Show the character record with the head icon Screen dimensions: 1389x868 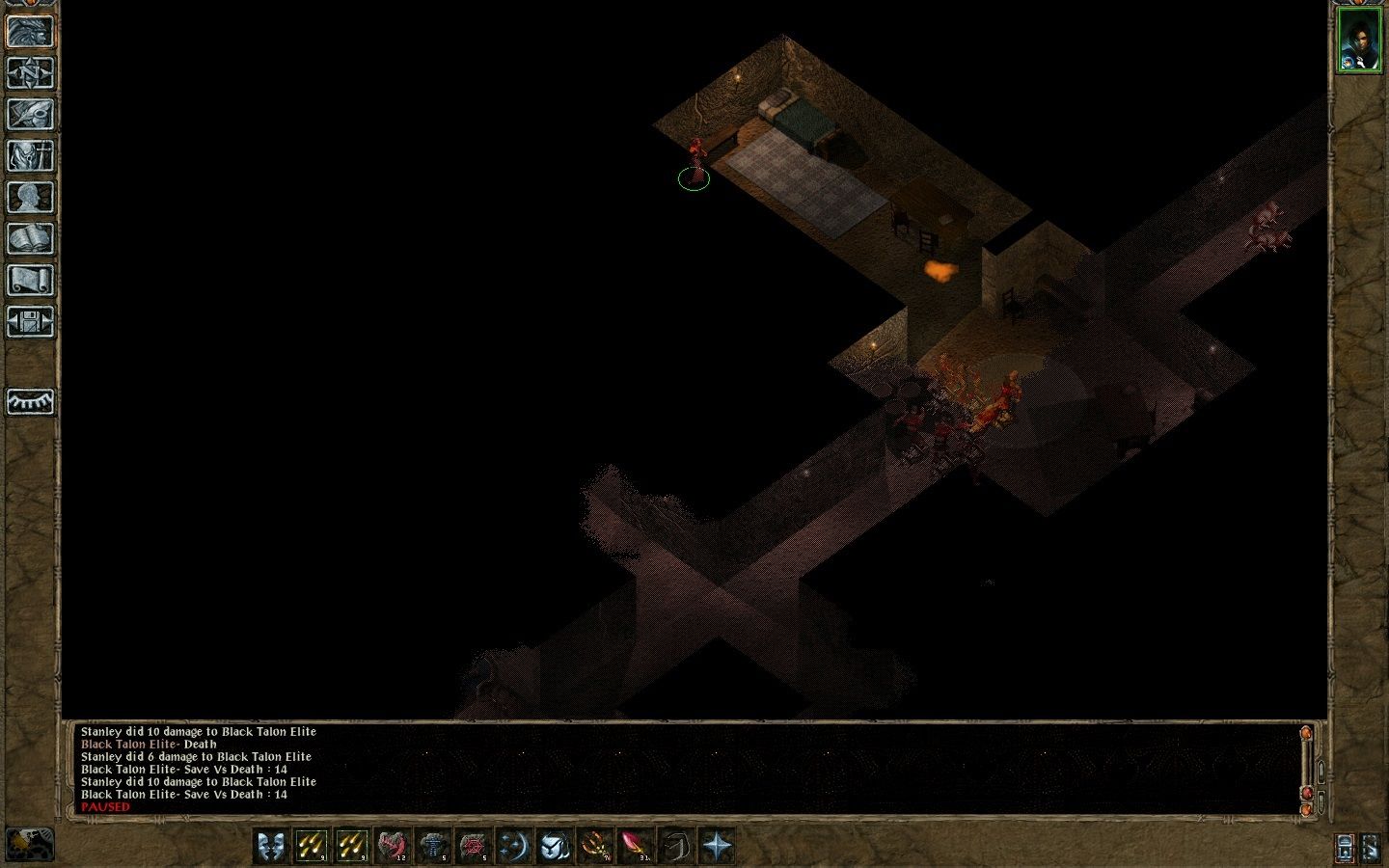coord(31,198)
